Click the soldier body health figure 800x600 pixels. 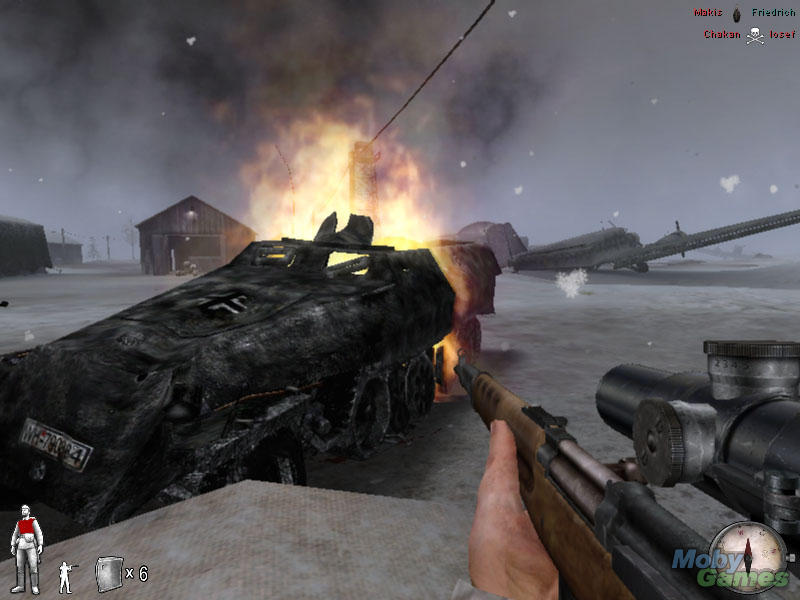(25, 547)
